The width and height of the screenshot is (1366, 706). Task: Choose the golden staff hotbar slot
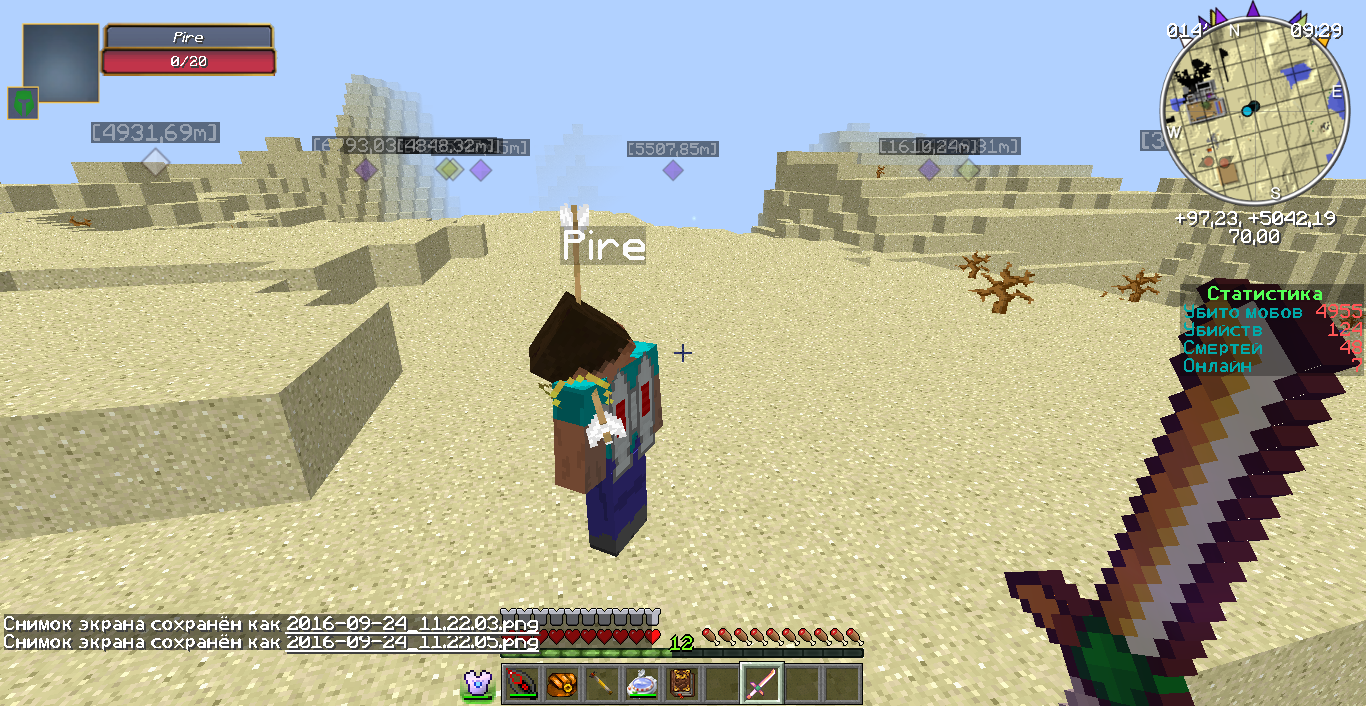[601, 684]
